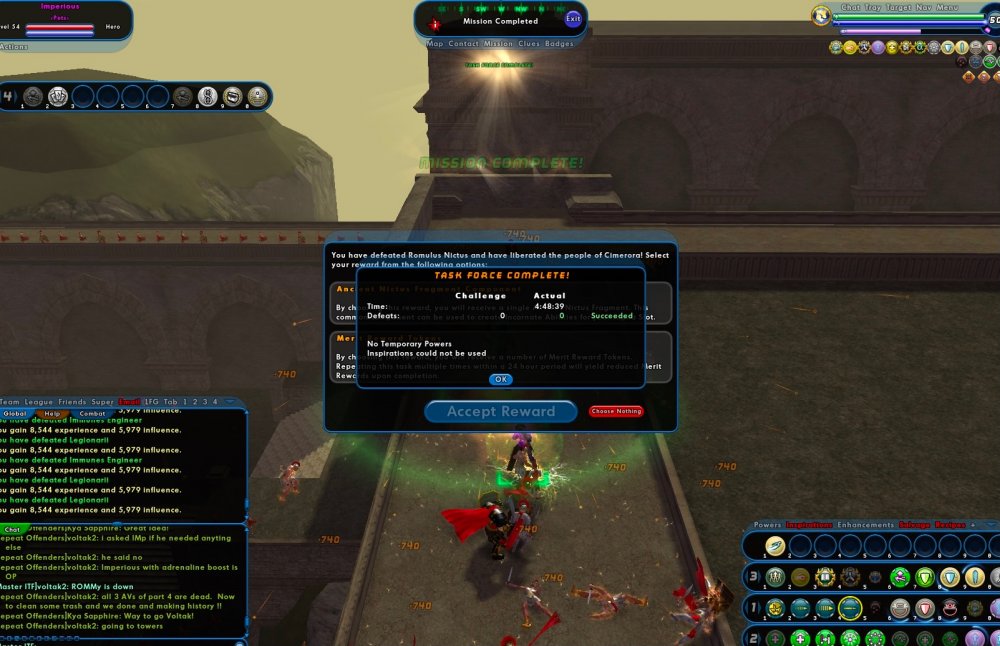Open the top-right Menu
The height and width of the screenshot is (646, 1000).
(947, 7)
